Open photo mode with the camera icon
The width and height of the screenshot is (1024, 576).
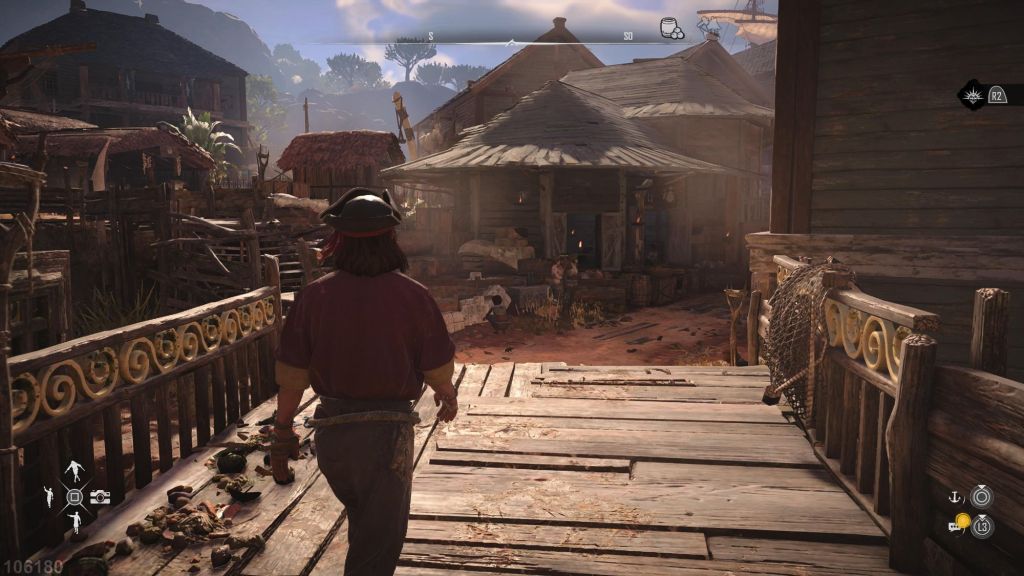coord(100,497)
